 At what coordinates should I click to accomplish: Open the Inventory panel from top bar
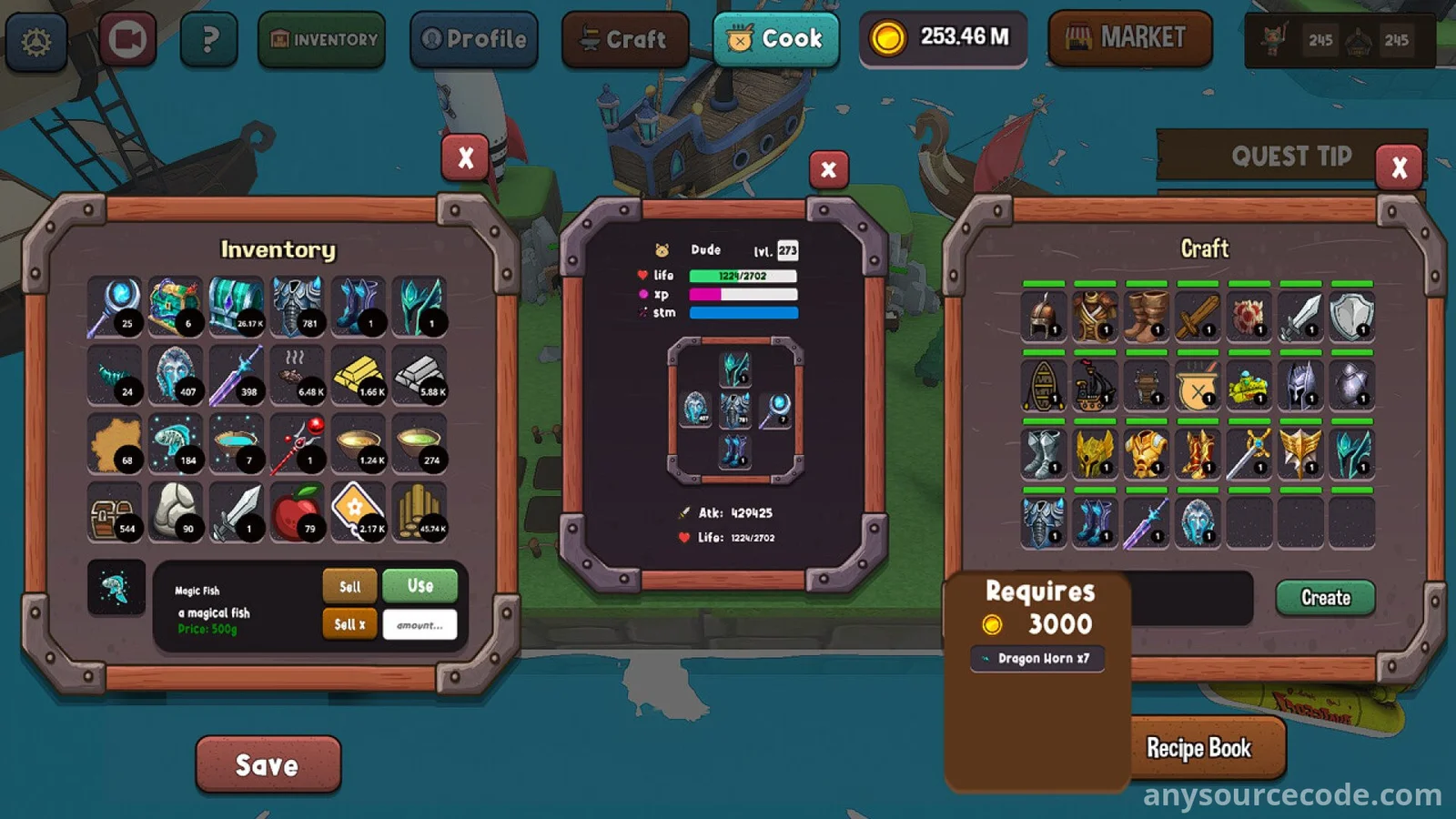coord(322,40)
